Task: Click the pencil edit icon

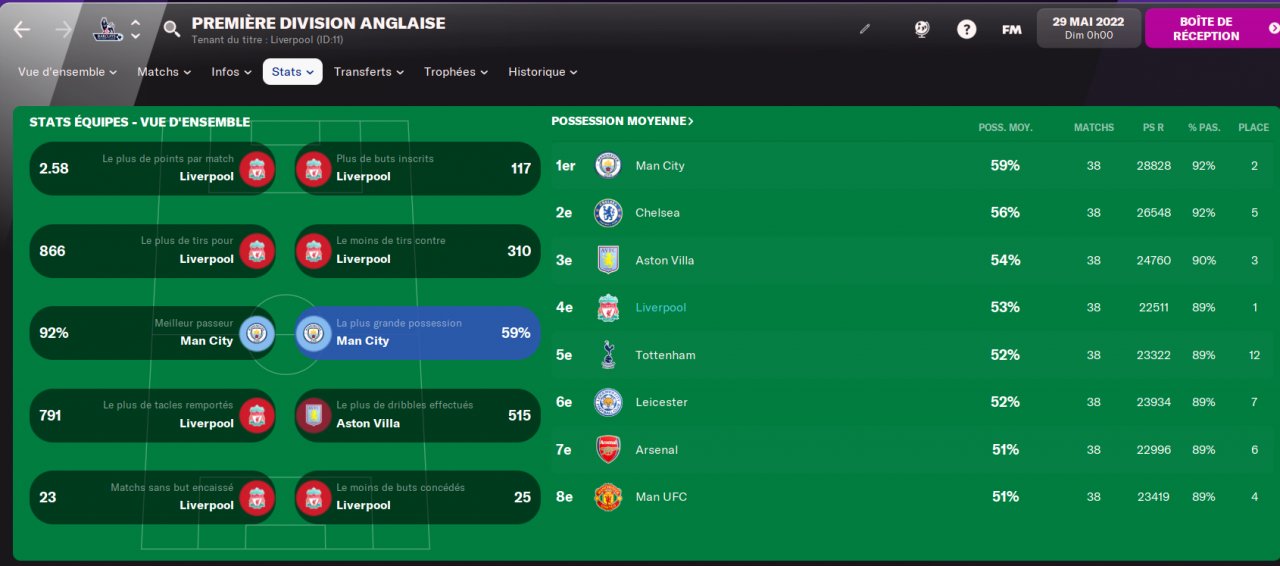Action: [865, 29]
